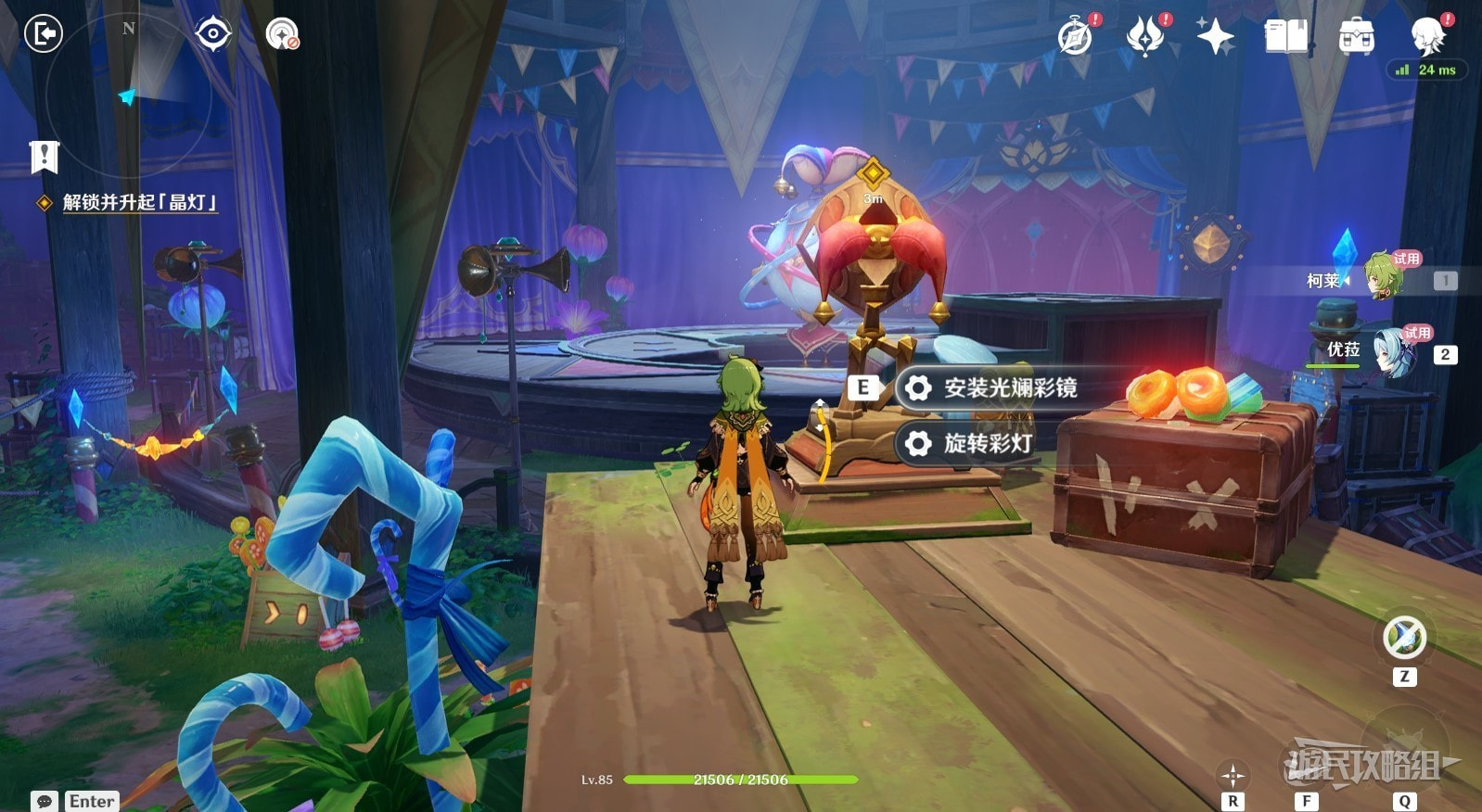Click the exit door icon
The width and height of the screenshot is (1482, 812).
[43, 34]
